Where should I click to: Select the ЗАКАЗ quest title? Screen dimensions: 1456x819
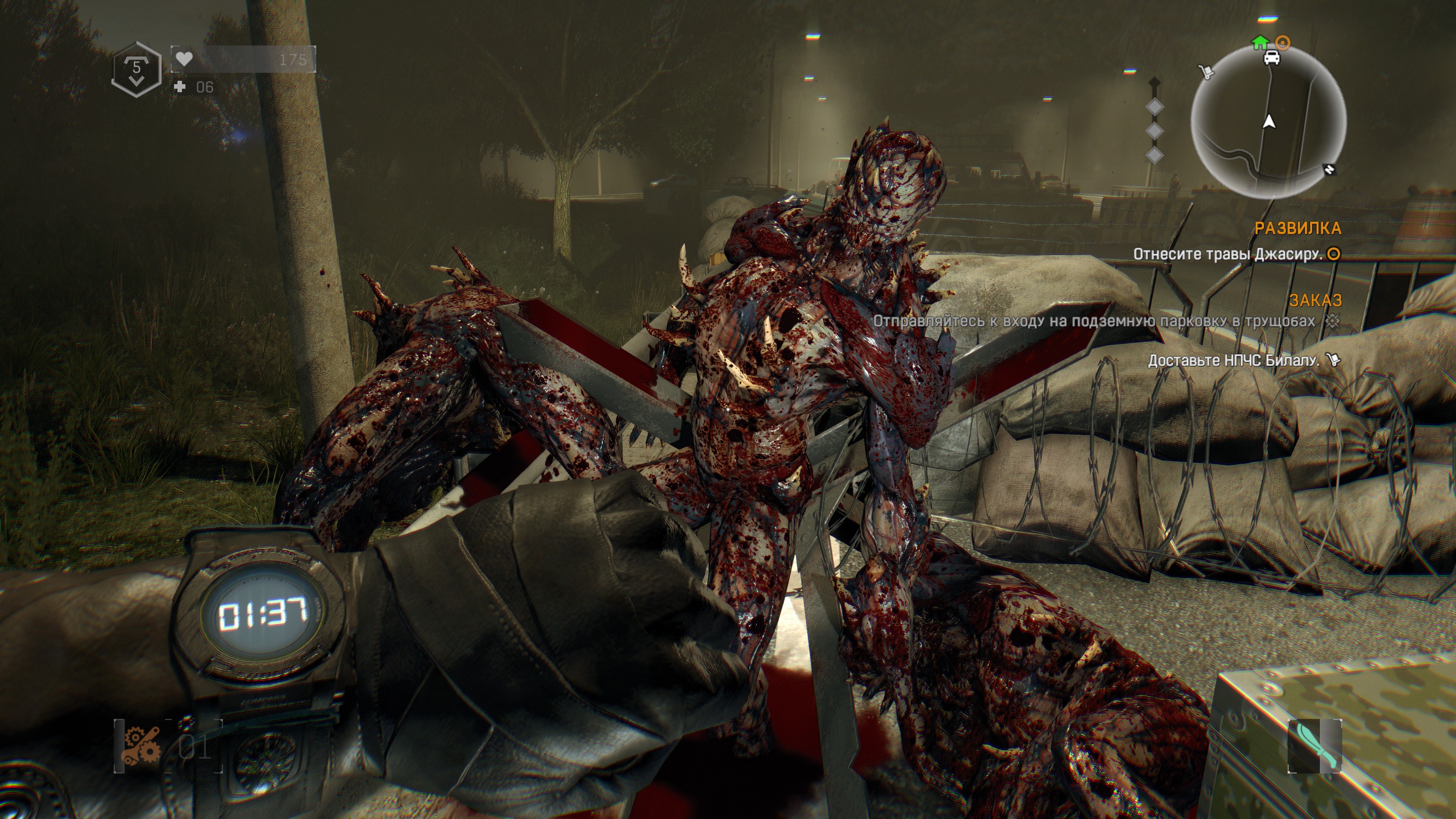coord(1315,300)
